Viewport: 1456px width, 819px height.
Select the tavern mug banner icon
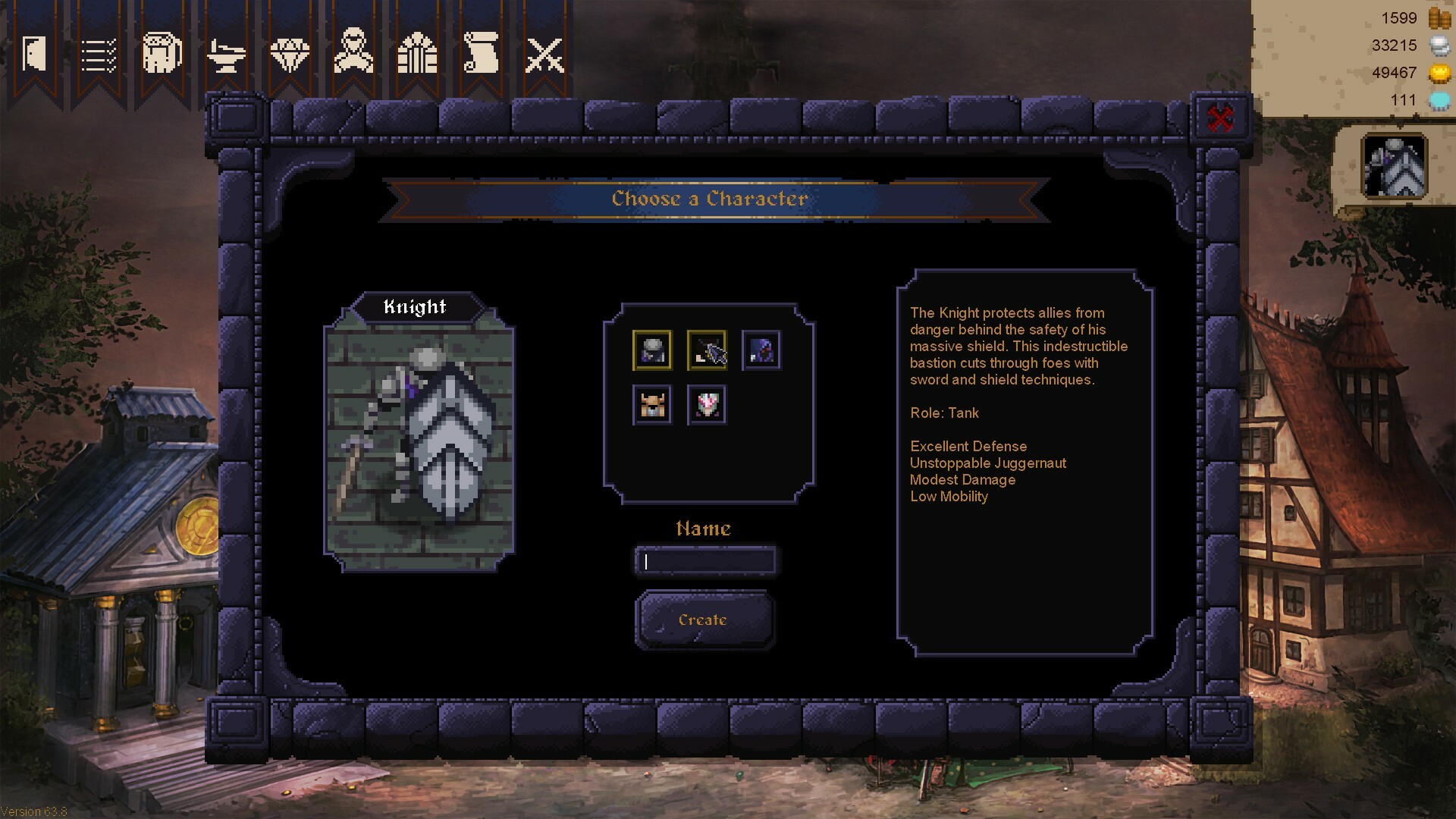coord(162,52)
